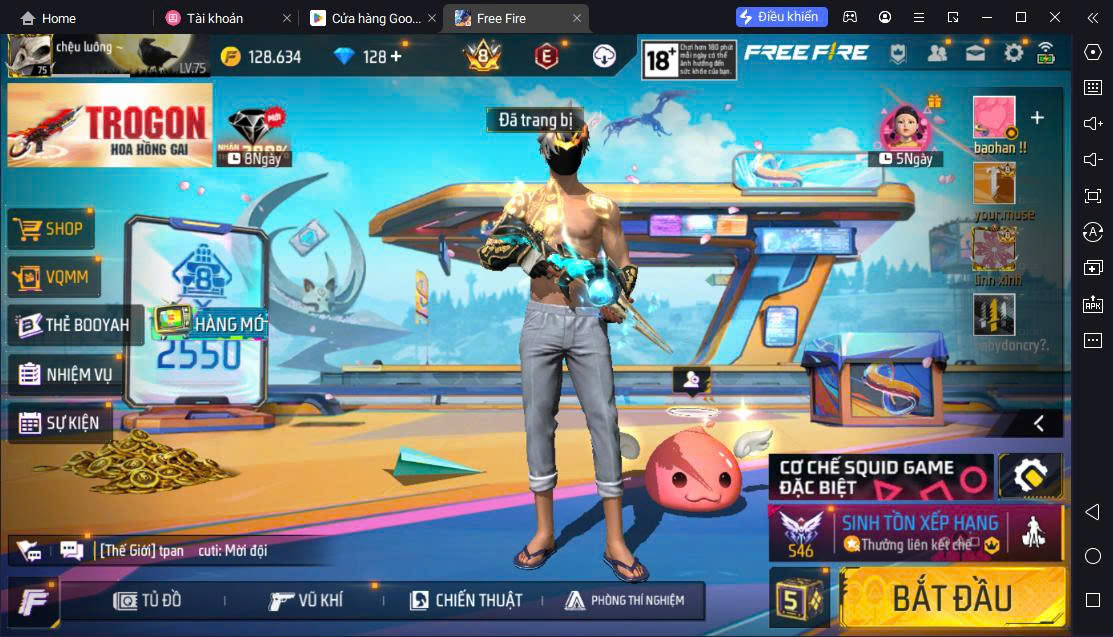
Task: Open the SHOP menu
Action: pos(50,229)
